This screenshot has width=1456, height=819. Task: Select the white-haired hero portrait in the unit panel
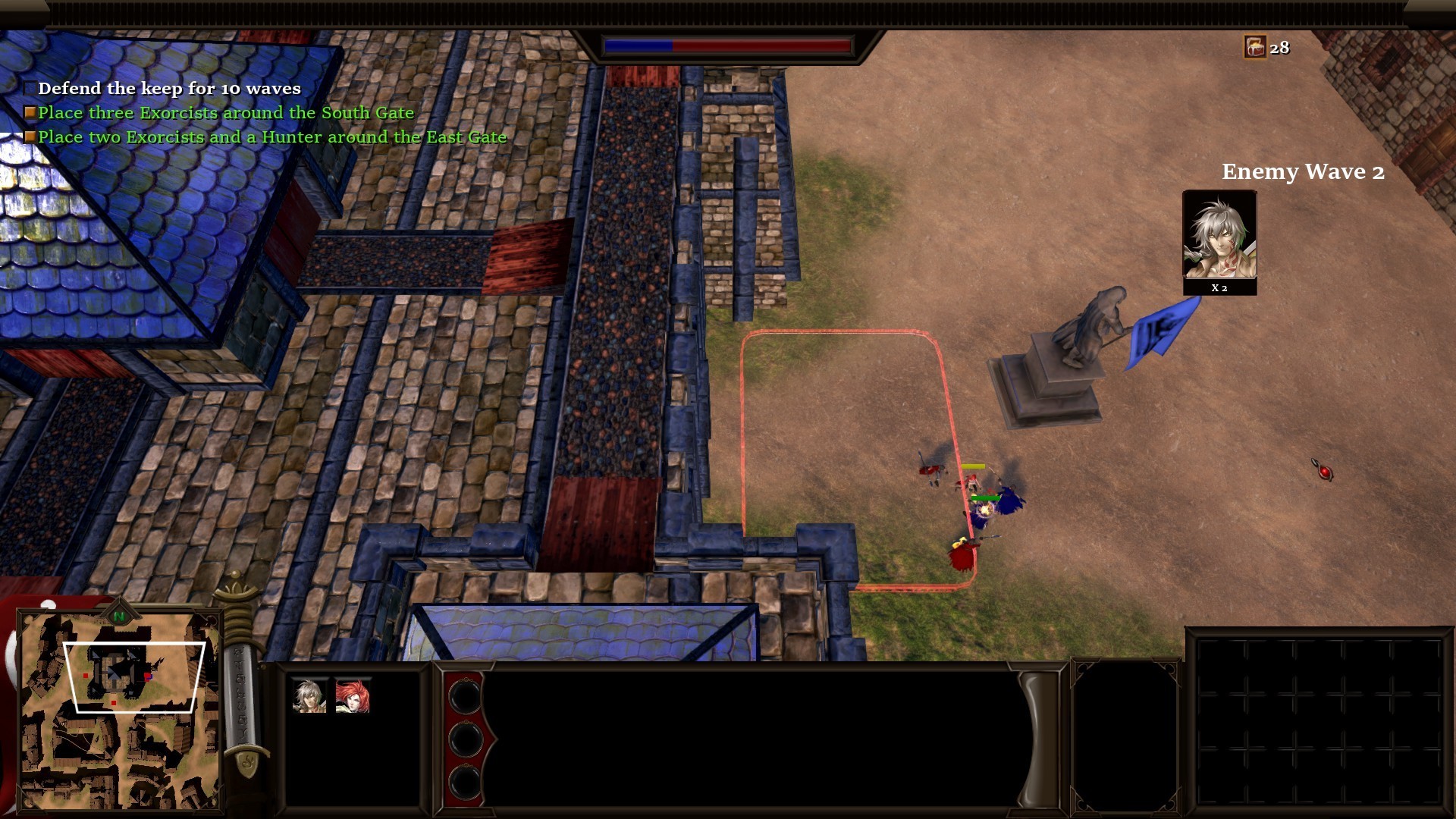309,696
